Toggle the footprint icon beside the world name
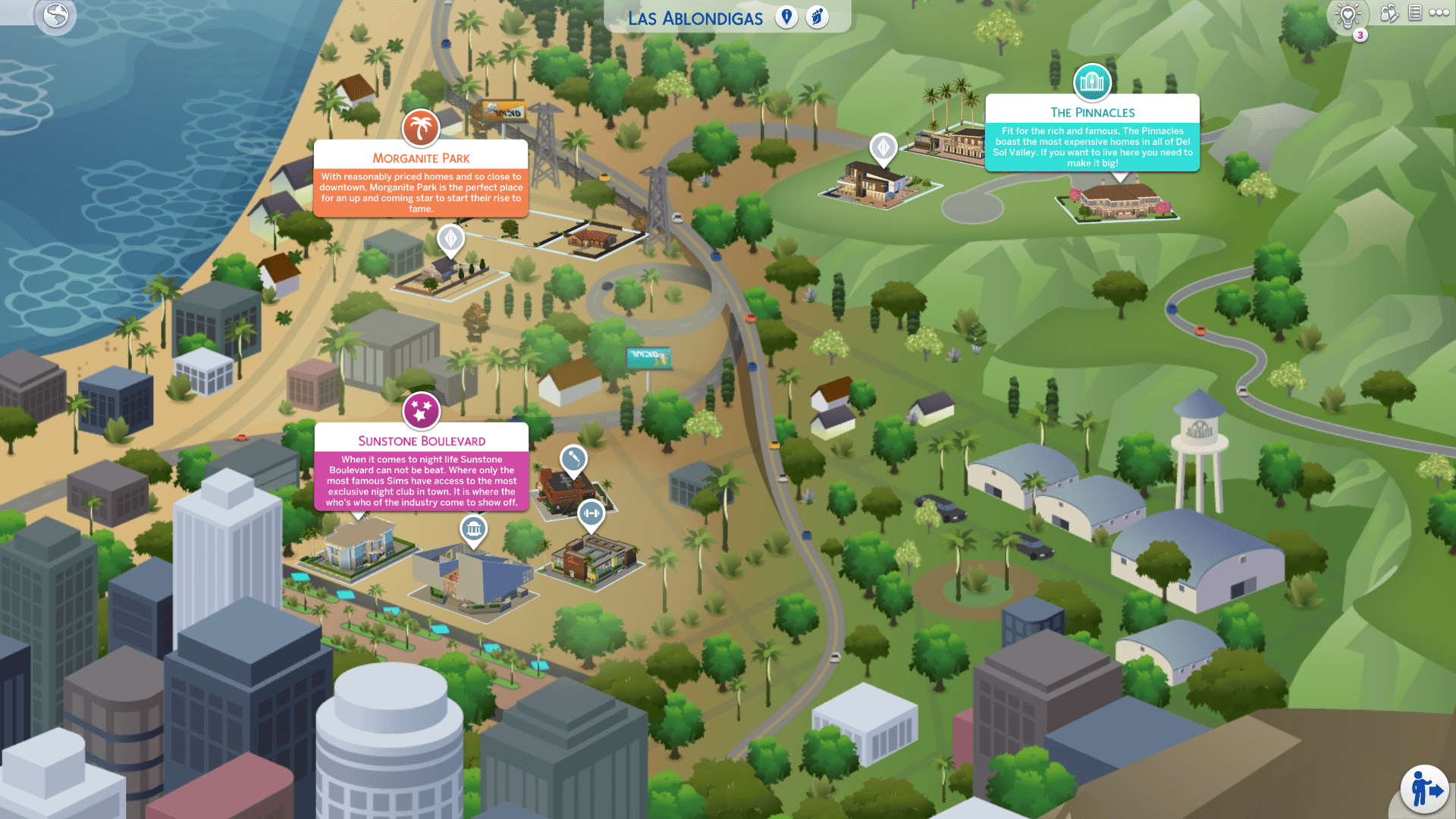The height and width of the screenshot is (819, 1456). 817,17
